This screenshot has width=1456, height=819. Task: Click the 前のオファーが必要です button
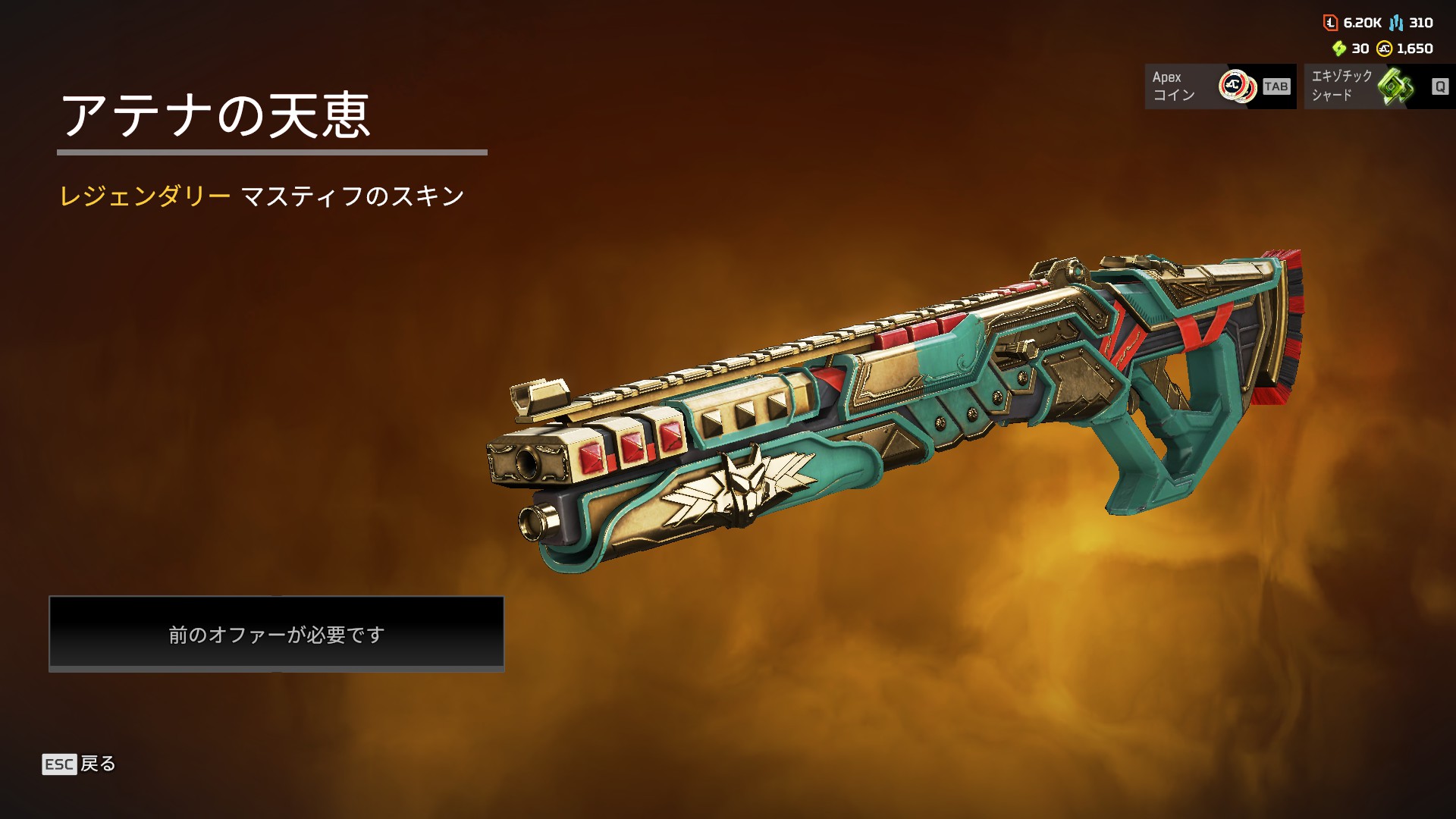tap(277, 633)
